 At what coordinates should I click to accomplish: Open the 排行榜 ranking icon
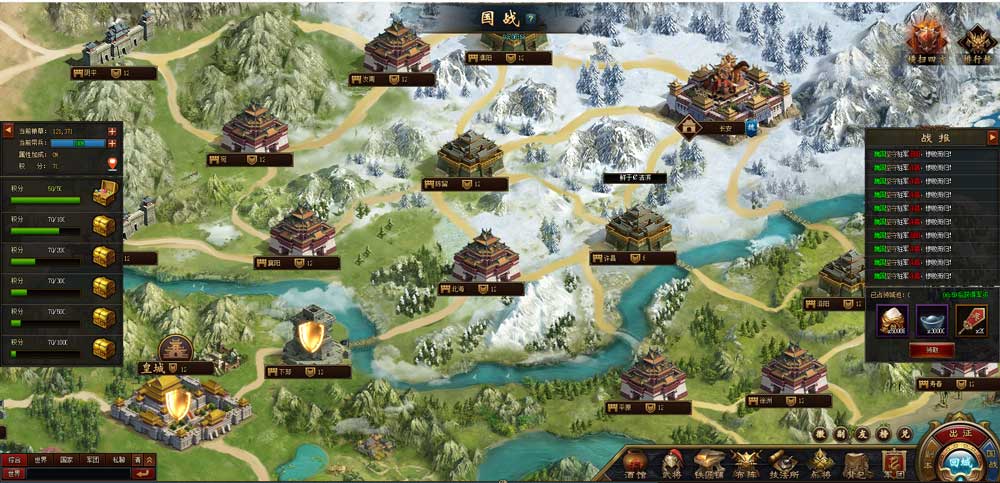(975, 43)
